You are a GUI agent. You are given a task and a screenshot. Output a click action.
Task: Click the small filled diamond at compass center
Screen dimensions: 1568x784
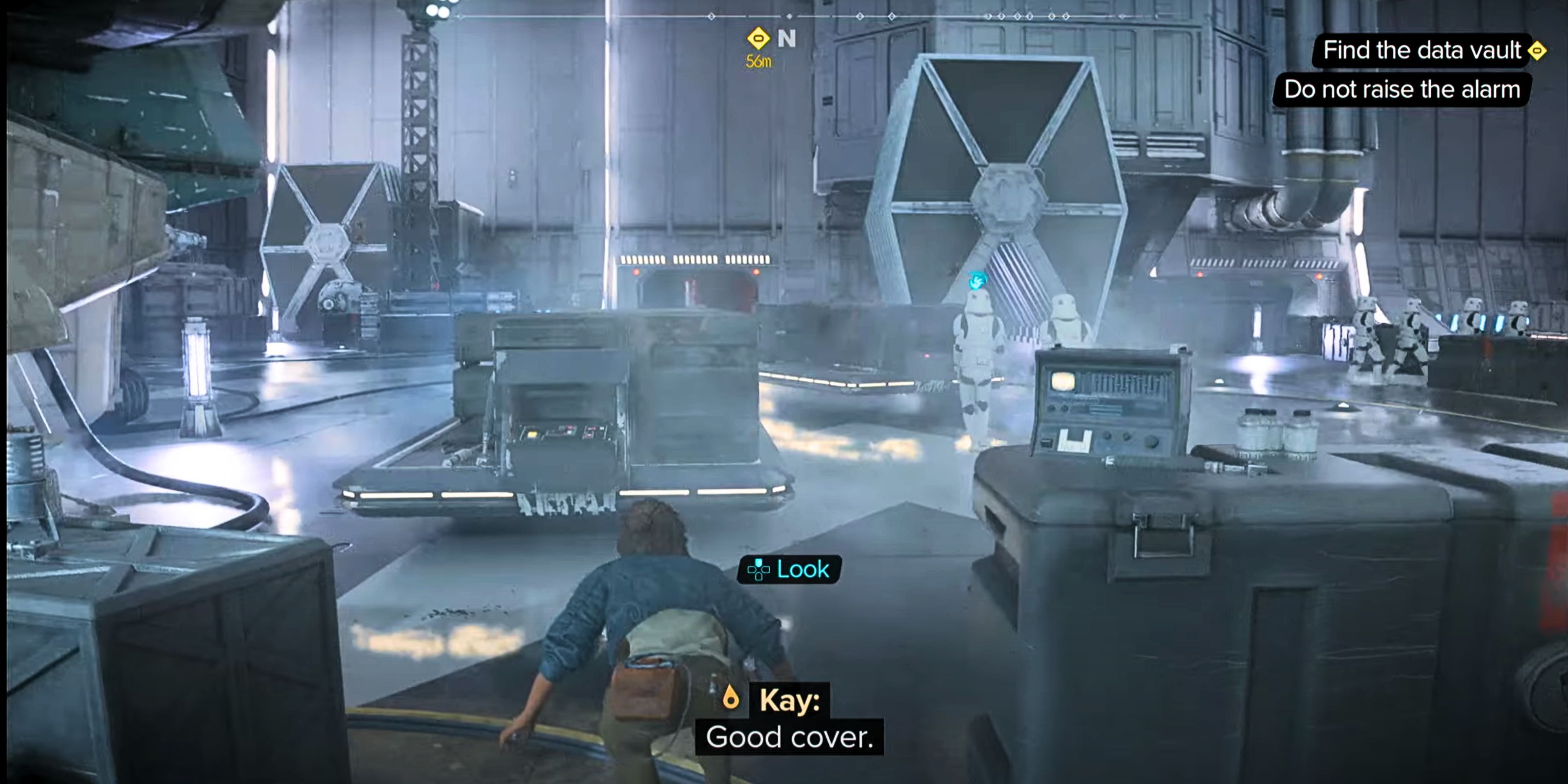click(x=789, y=16)
